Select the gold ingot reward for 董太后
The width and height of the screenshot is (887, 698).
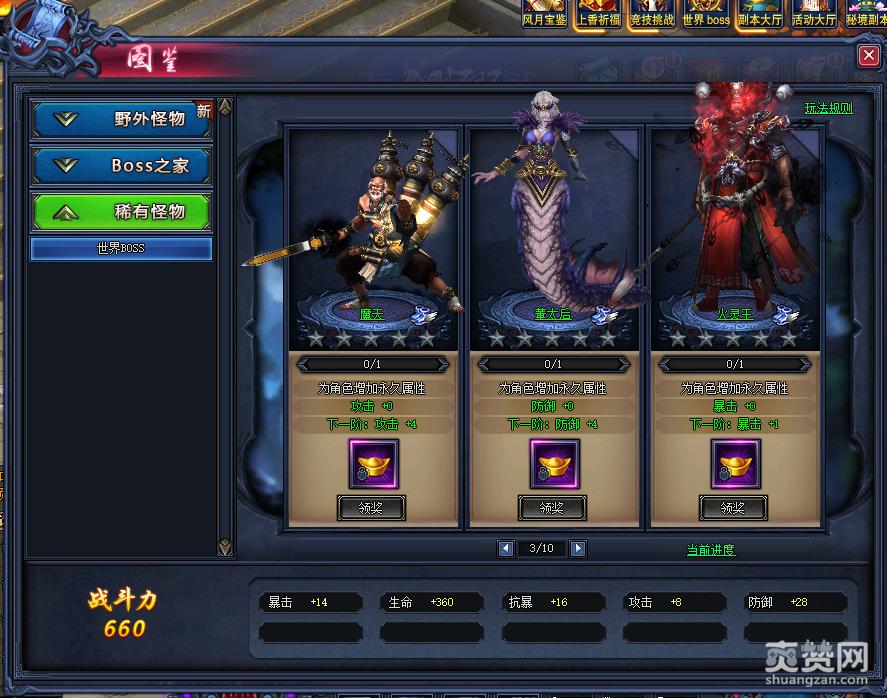point(554,463)
